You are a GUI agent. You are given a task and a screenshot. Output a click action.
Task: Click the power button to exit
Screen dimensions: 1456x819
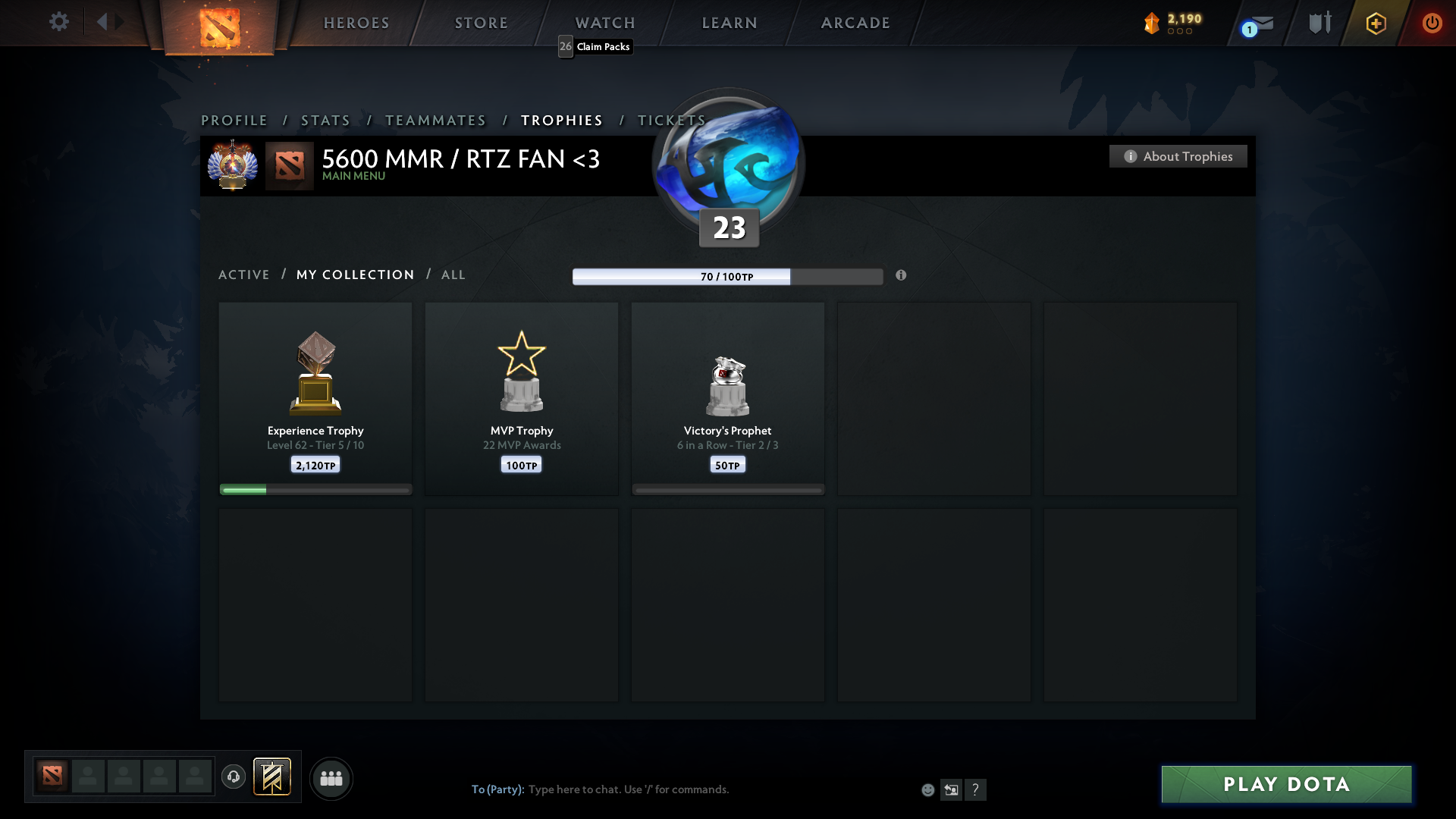1432,23
